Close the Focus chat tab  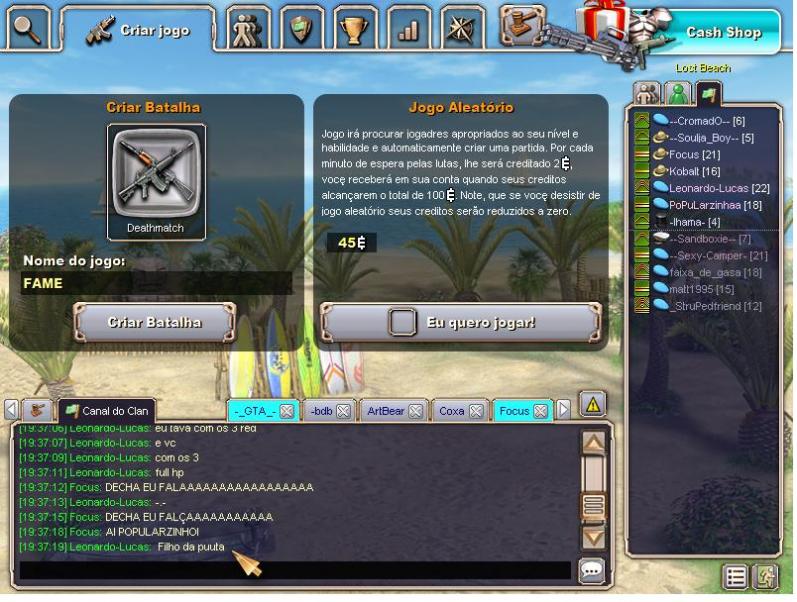click(541, 410)
